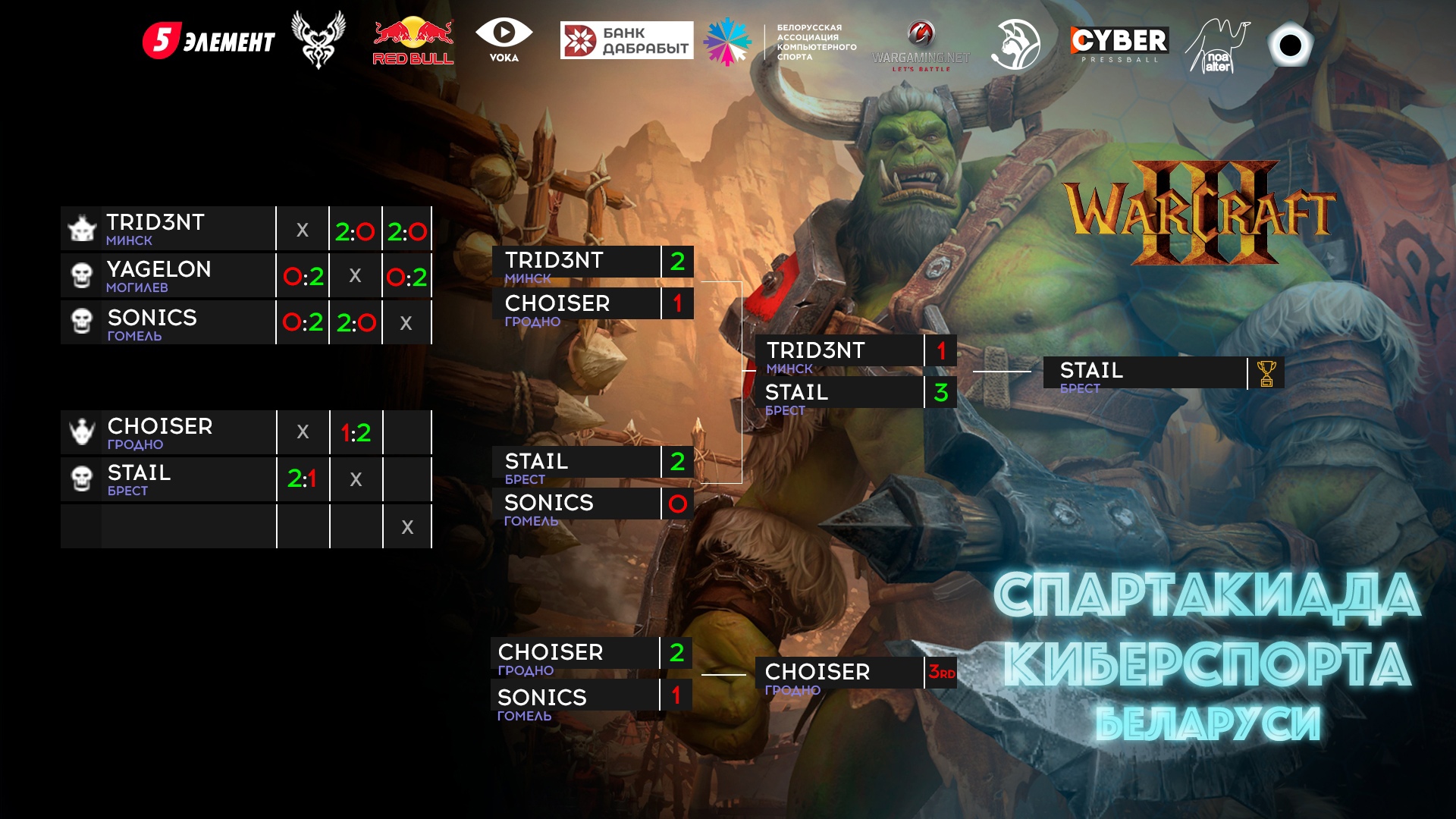Open the VOKA eye logo
The height and width of the screenshot is (819, 1456).
(x=504, y=40)
